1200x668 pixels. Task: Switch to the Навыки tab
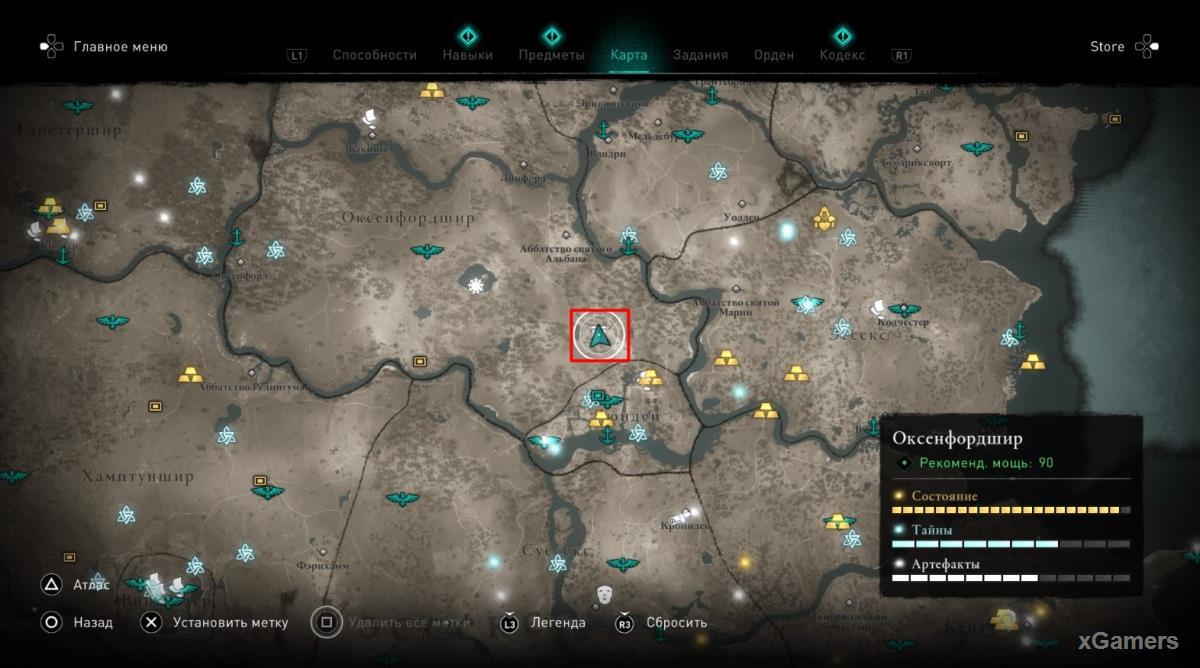467,55
